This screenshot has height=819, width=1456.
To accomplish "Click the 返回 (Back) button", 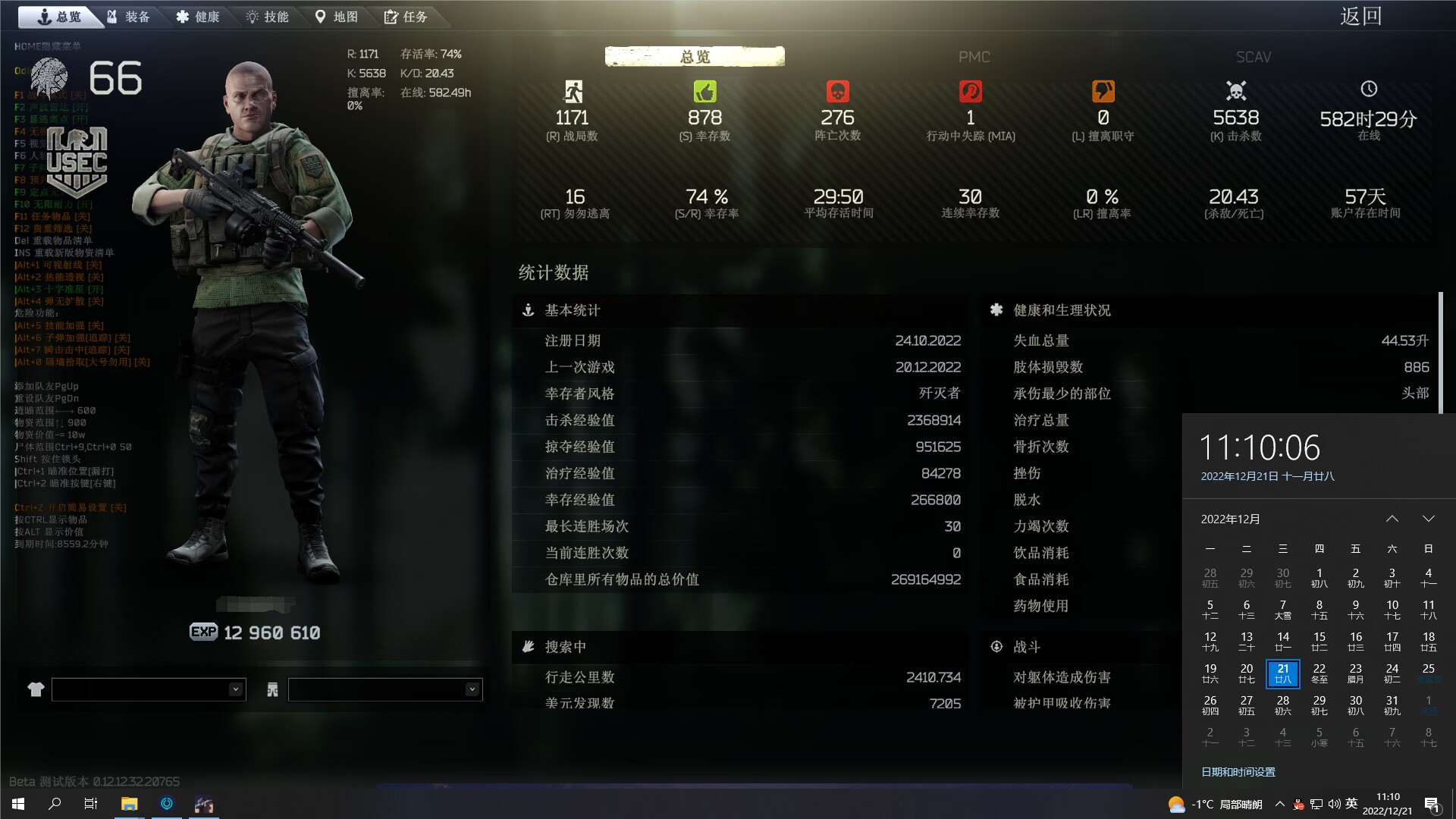I will pos(1360,17).
